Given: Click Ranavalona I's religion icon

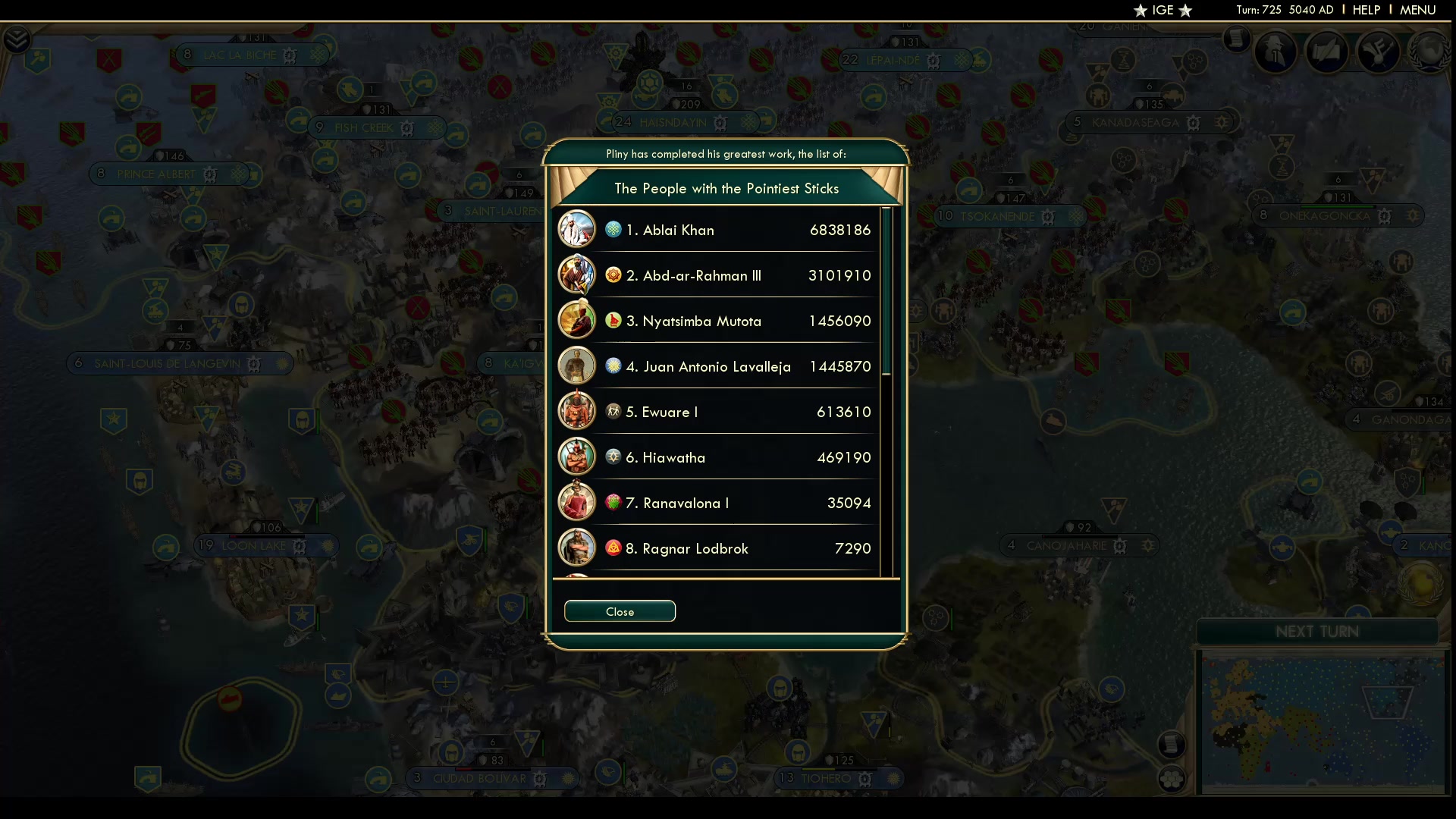Looking at the screenshot, I should click(613, 503).
